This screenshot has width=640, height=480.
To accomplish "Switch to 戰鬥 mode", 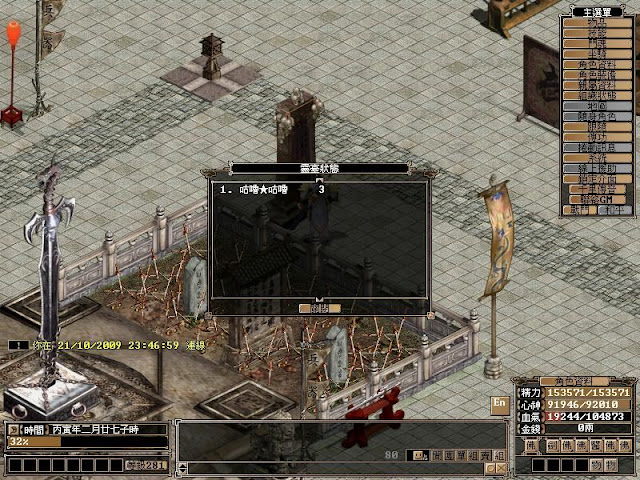I will pyautogui.click(x=581, y=210).
